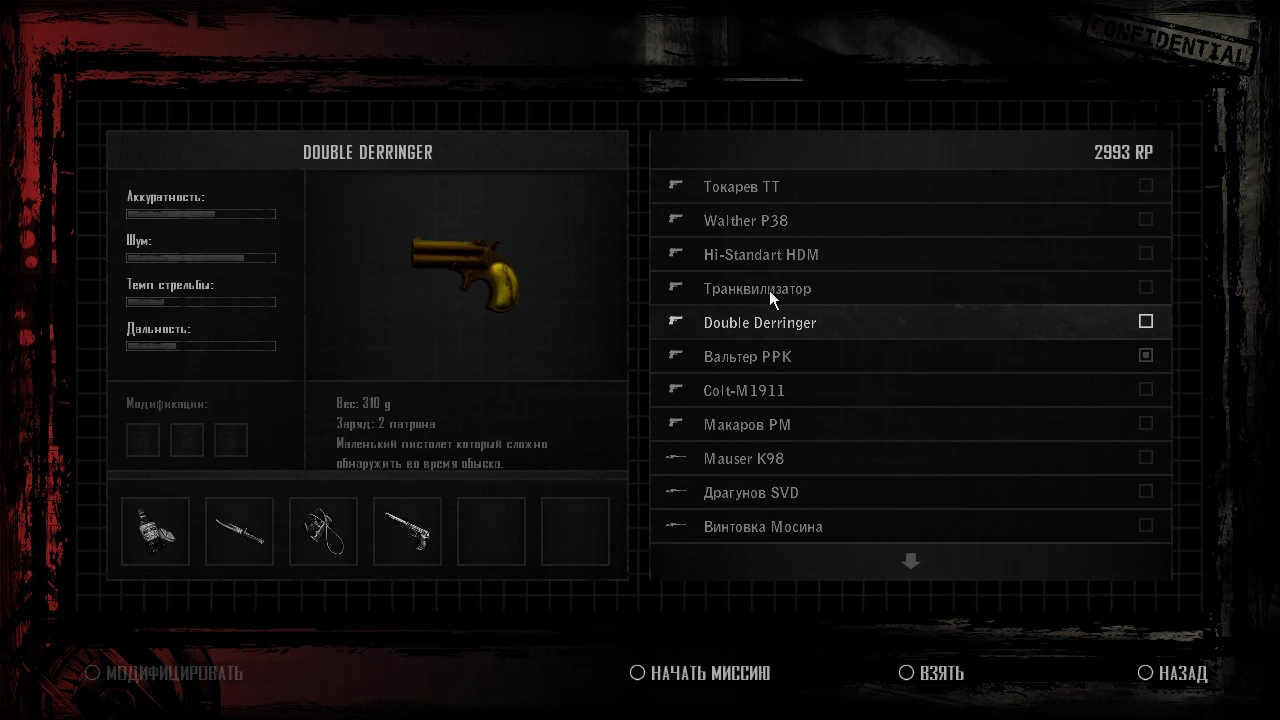The width and height of the screenshot is (1280, 720).
Task: Click the knife item icon in equipment slots
Action: point(239,530)
